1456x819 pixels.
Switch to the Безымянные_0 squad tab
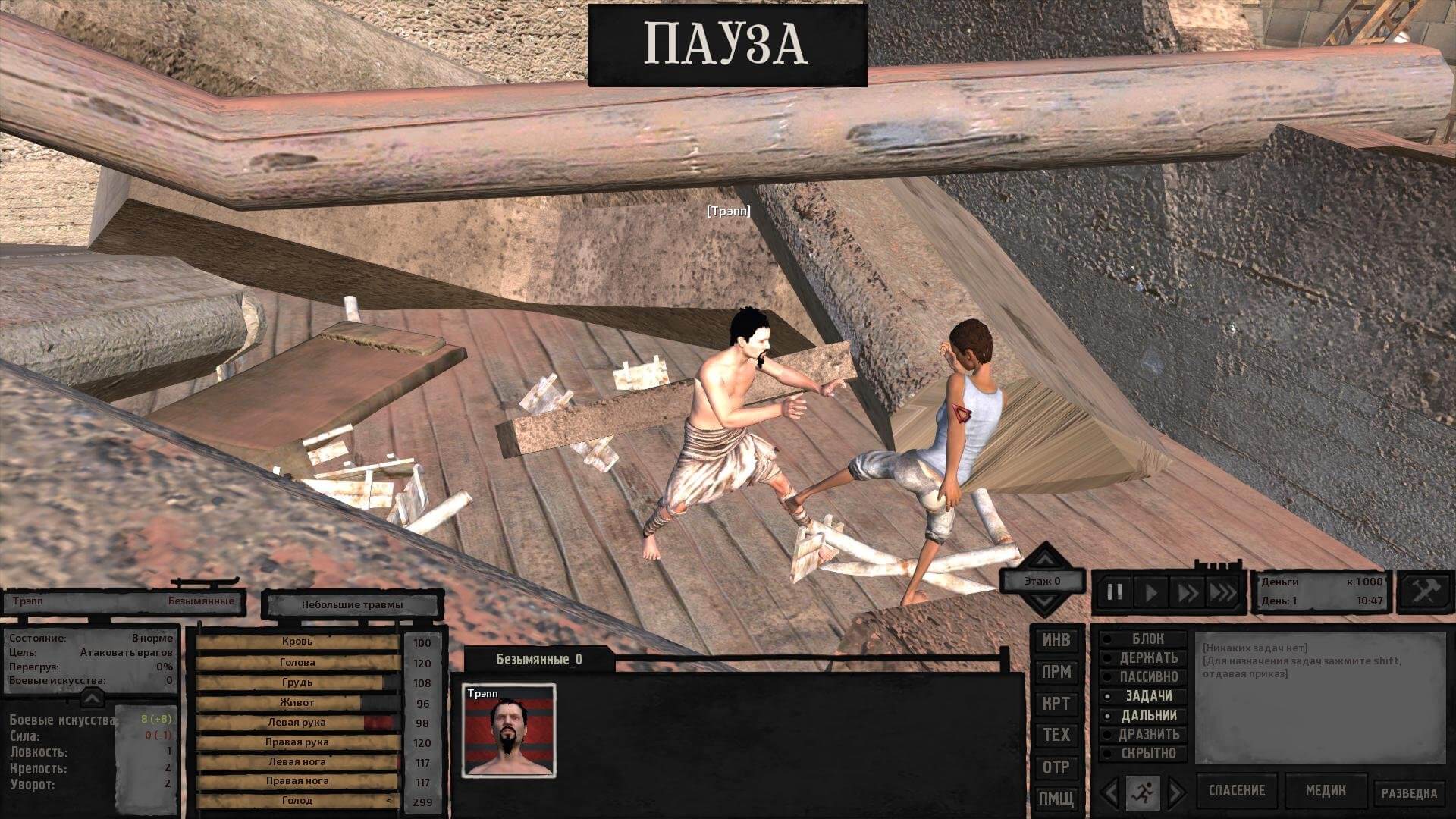point(538,660)
